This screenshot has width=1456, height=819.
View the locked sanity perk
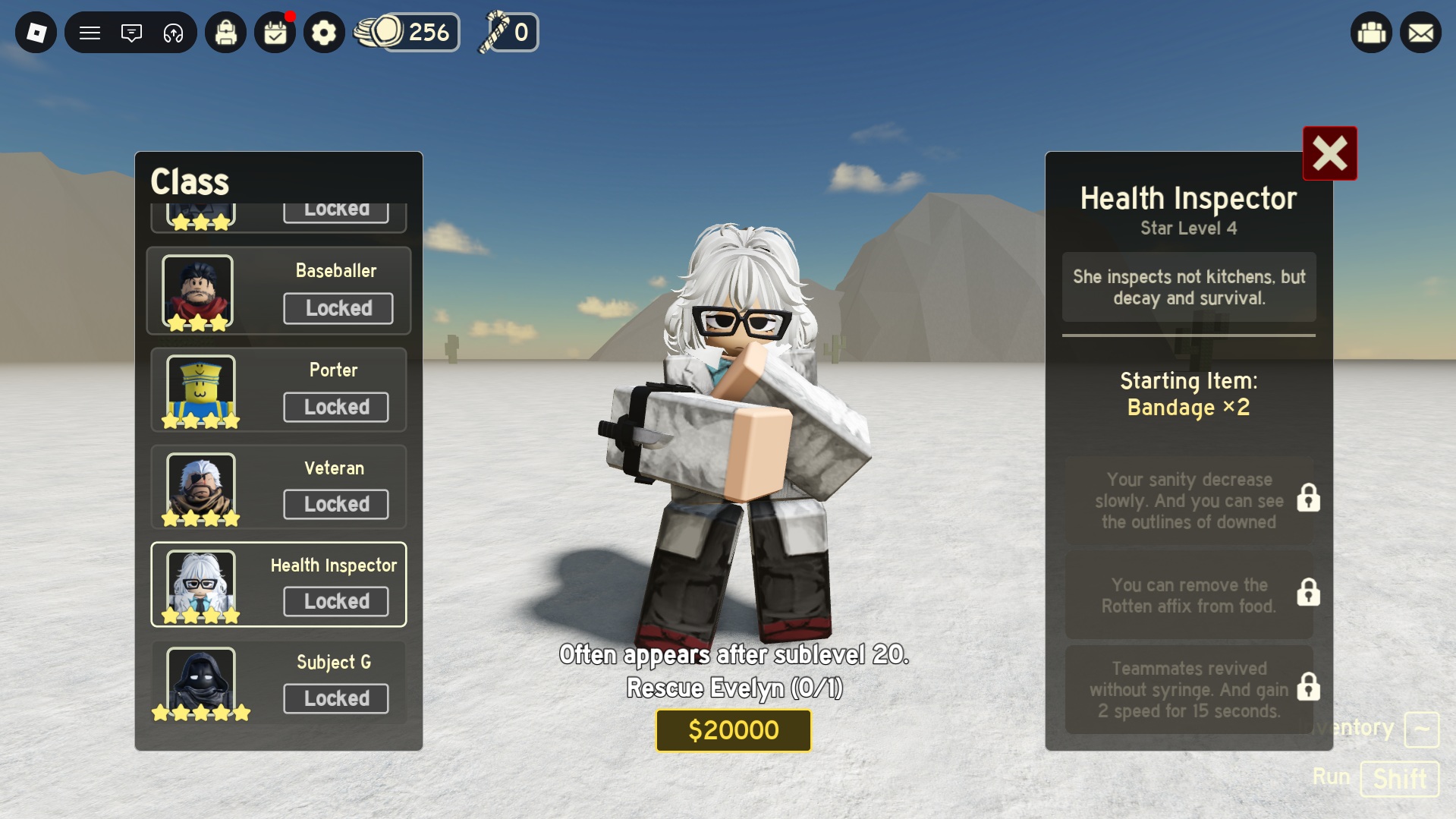1189,500
